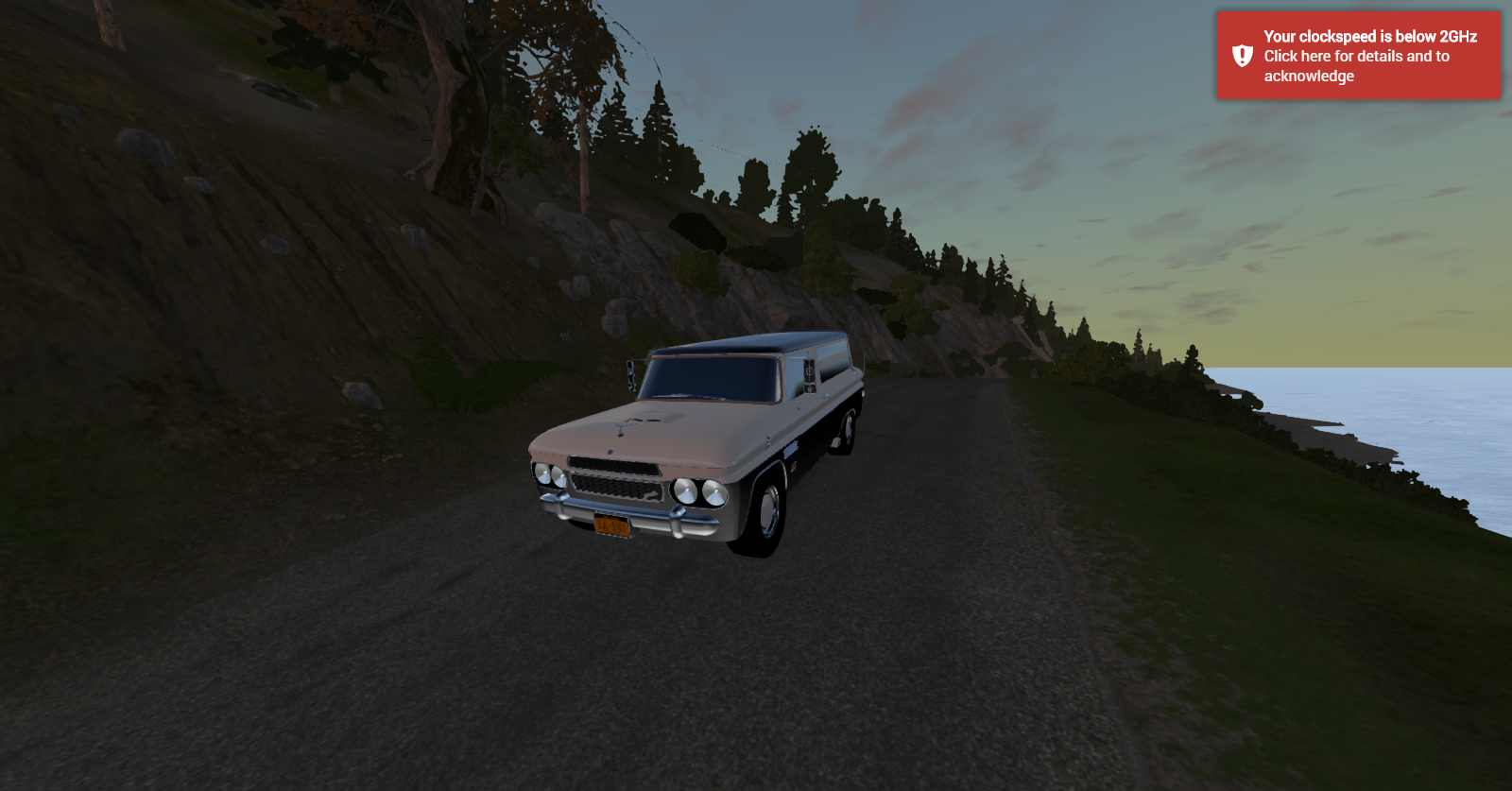Click the truck's windshield
Image resolution: width=1512 pixels, height=791 pixels.
(x=711, y=377)
